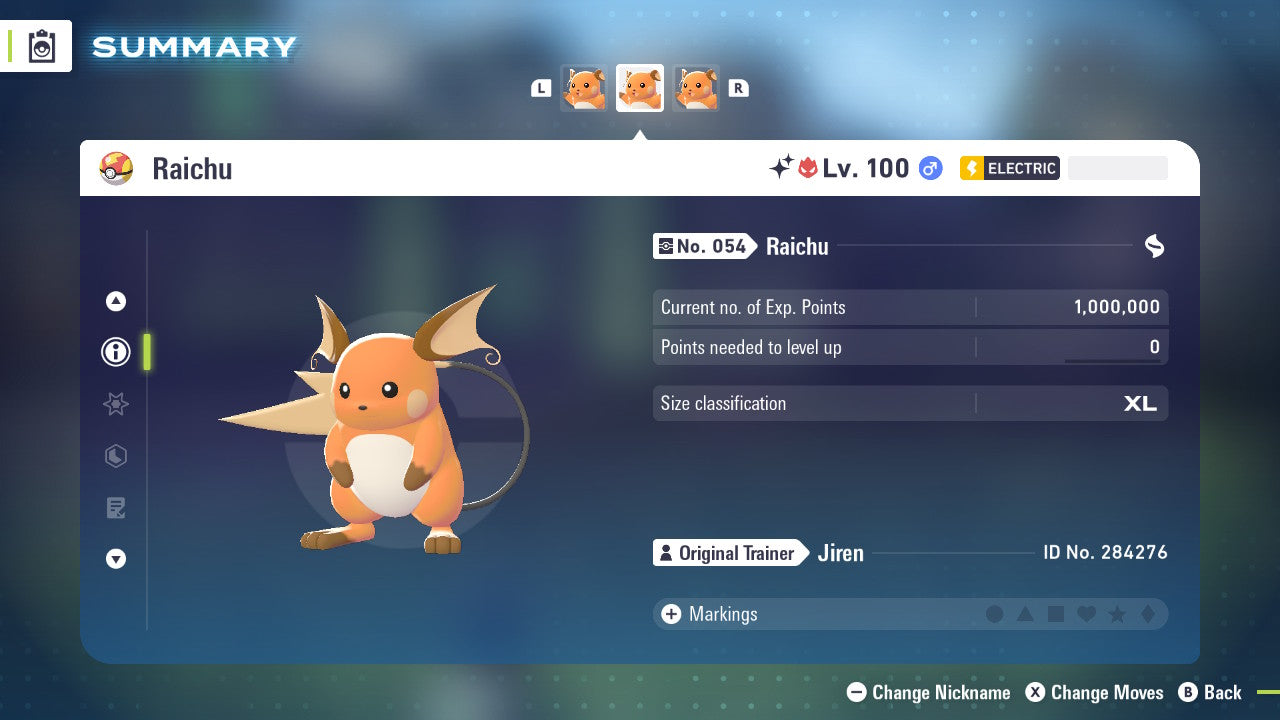
Task: Select the info page icon in the sidebar
Action: click(115, 352)
